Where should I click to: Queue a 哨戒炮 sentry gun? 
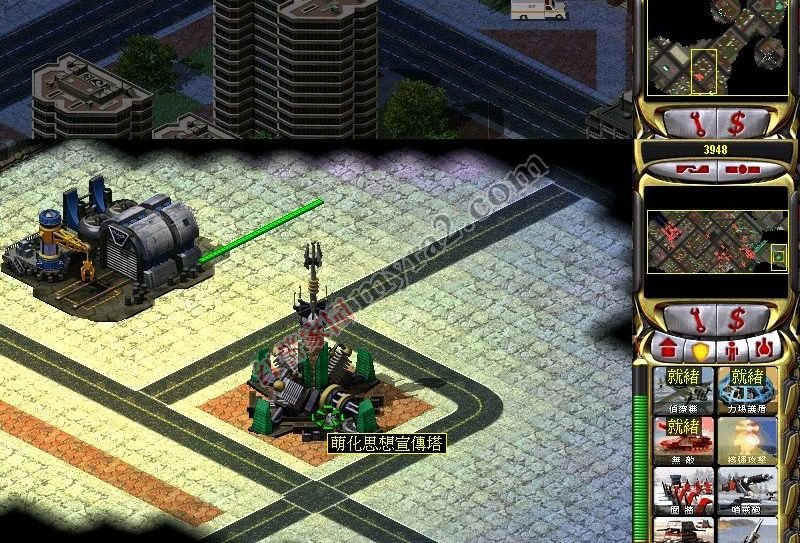coord(746,490)
